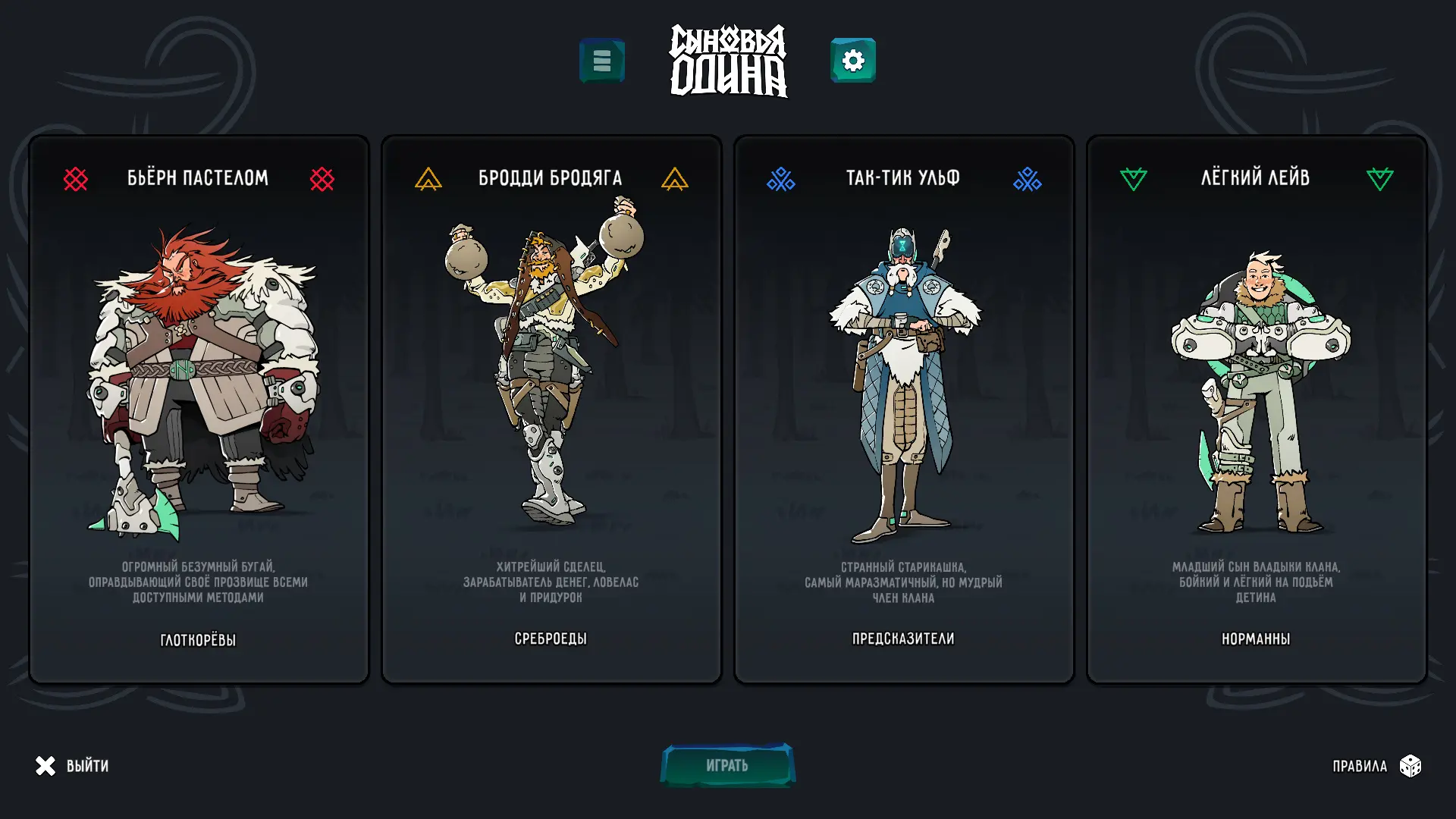
Task: Choose the Бродди Бродяга character card
Action: coord(551,409)
